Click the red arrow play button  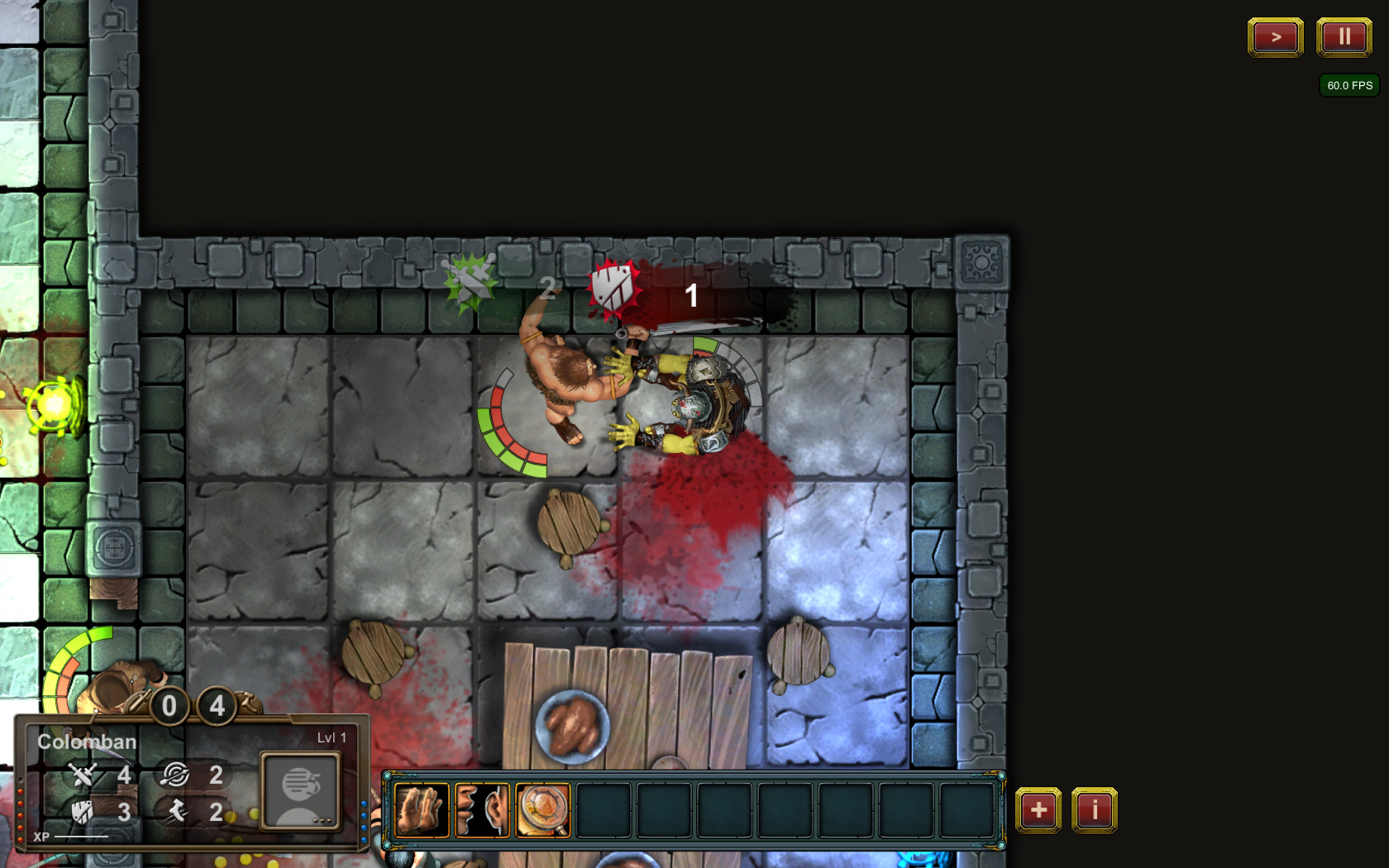coord(1275,37)
